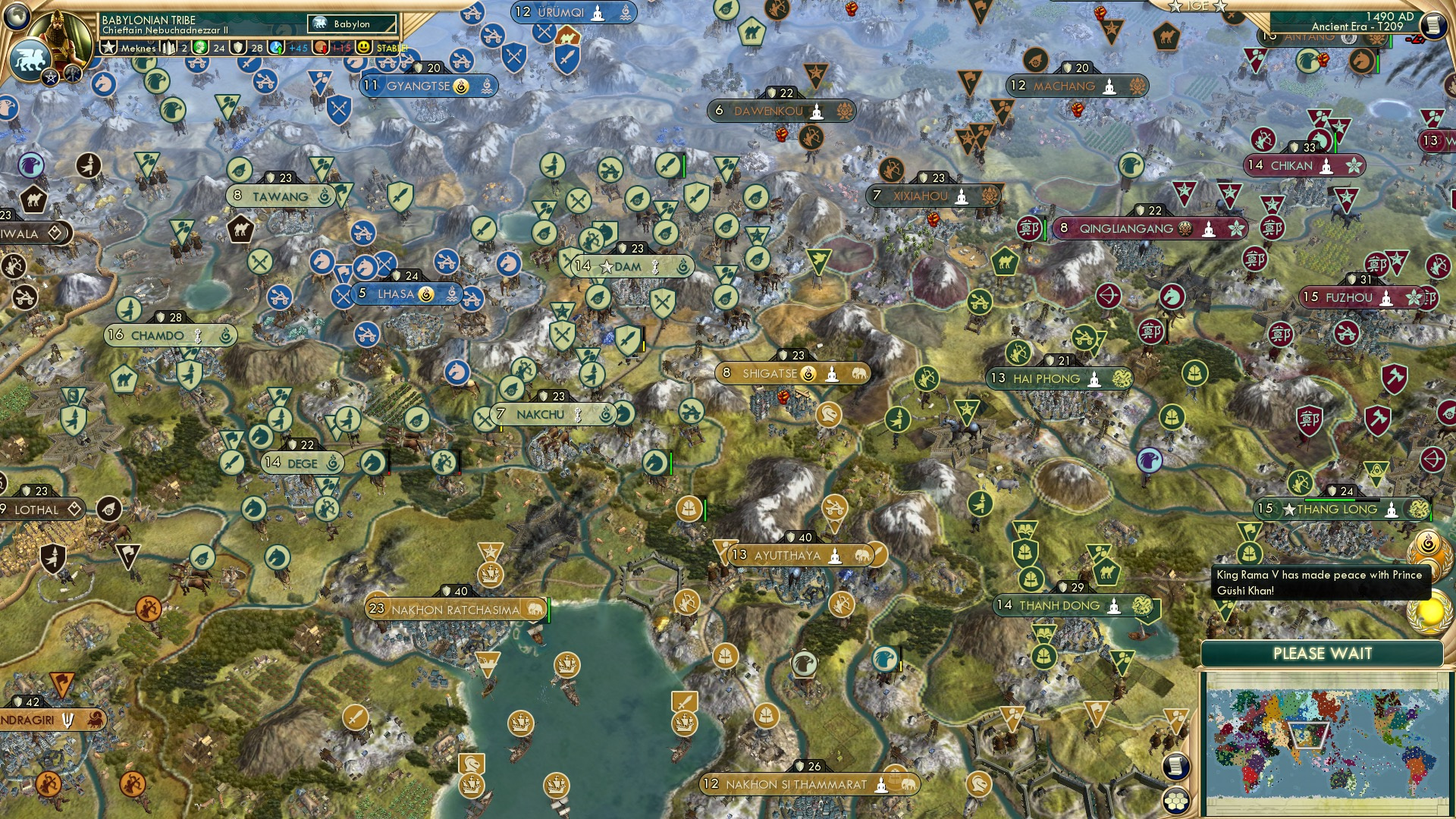The width and height of the screenshot is (1456, 819).
Task: Click the blue droplet icon showing +45
Action: [275, 47]
